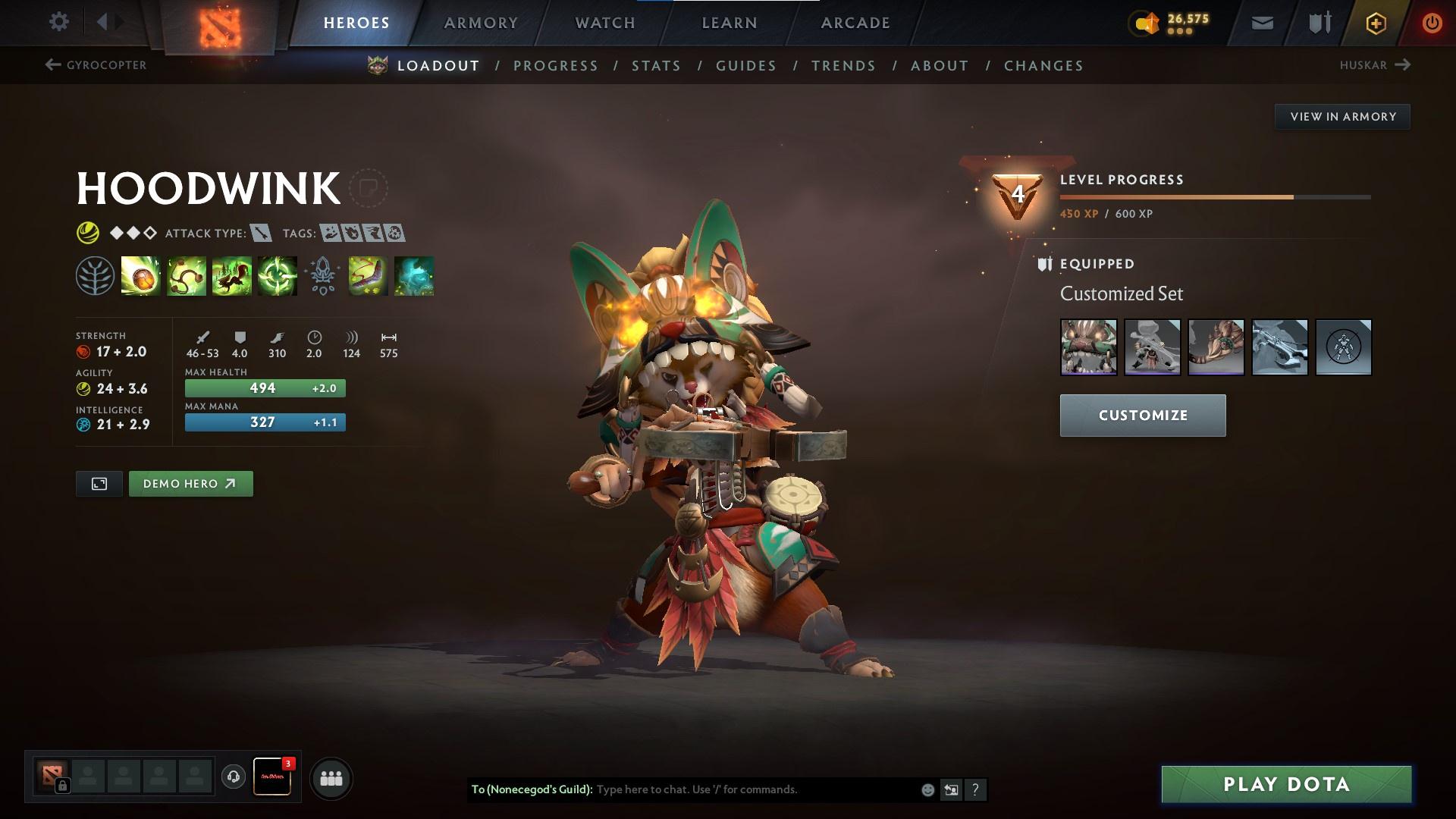Click the Scurry squirrel ability icon
1456x819 pixels.
pos(232,277)
